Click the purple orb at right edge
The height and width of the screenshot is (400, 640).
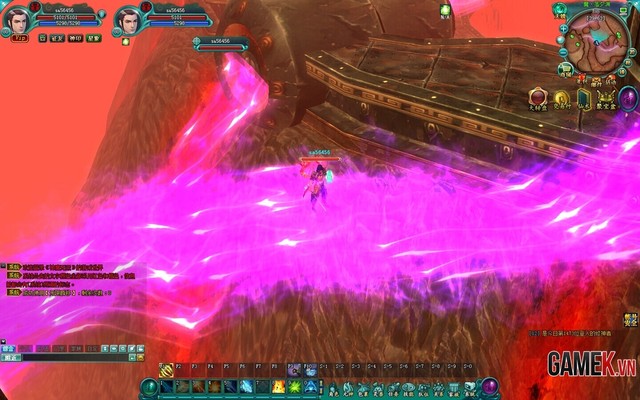[628, 99]
